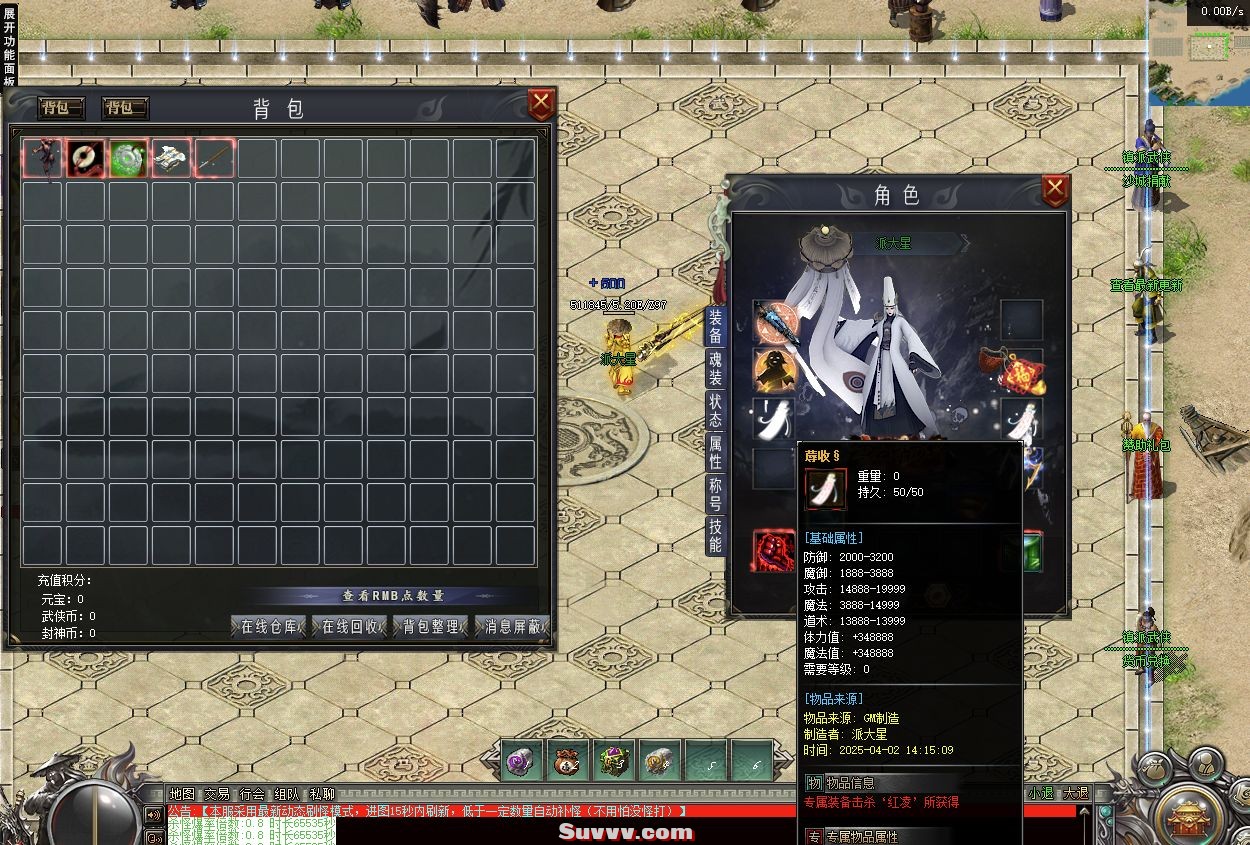The width and height of the screenshot is (1250, 845).
Task: Switch to the 技能 skills tab
Action: pos(715,536)
